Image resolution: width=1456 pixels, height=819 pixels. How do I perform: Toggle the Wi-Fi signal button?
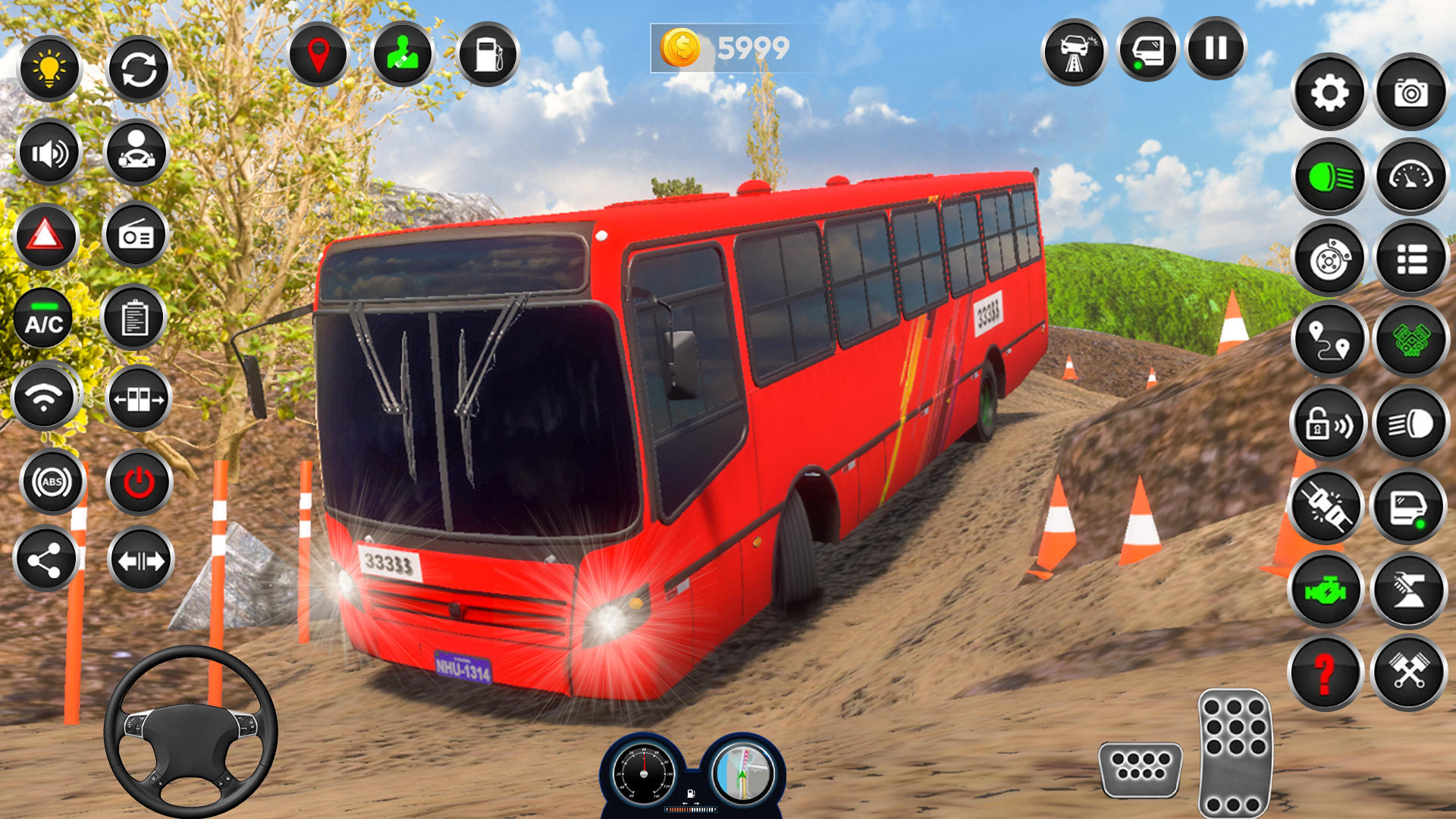45,397
